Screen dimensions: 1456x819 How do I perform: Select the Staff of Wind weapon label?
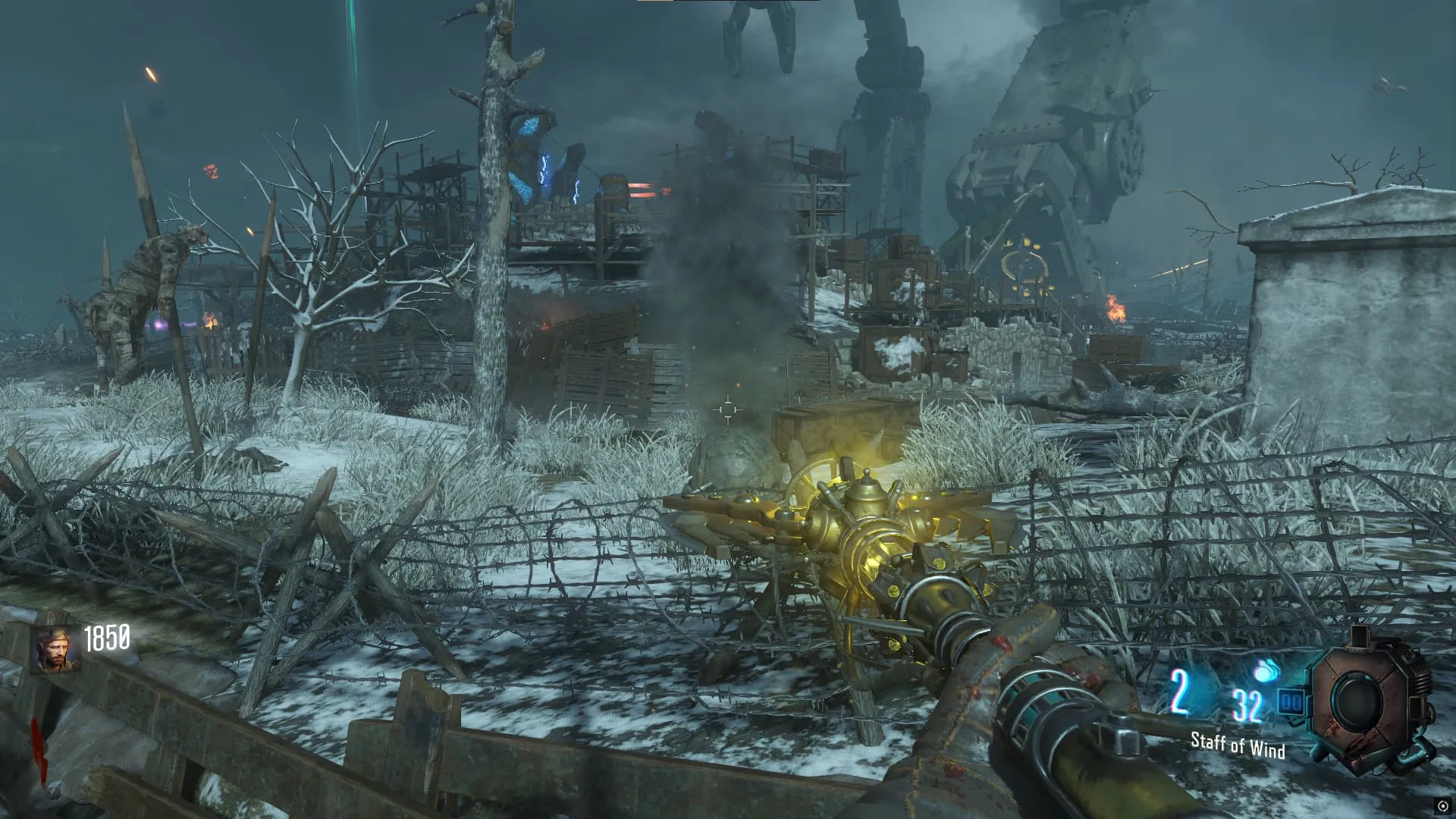[x=1238, y=745]
